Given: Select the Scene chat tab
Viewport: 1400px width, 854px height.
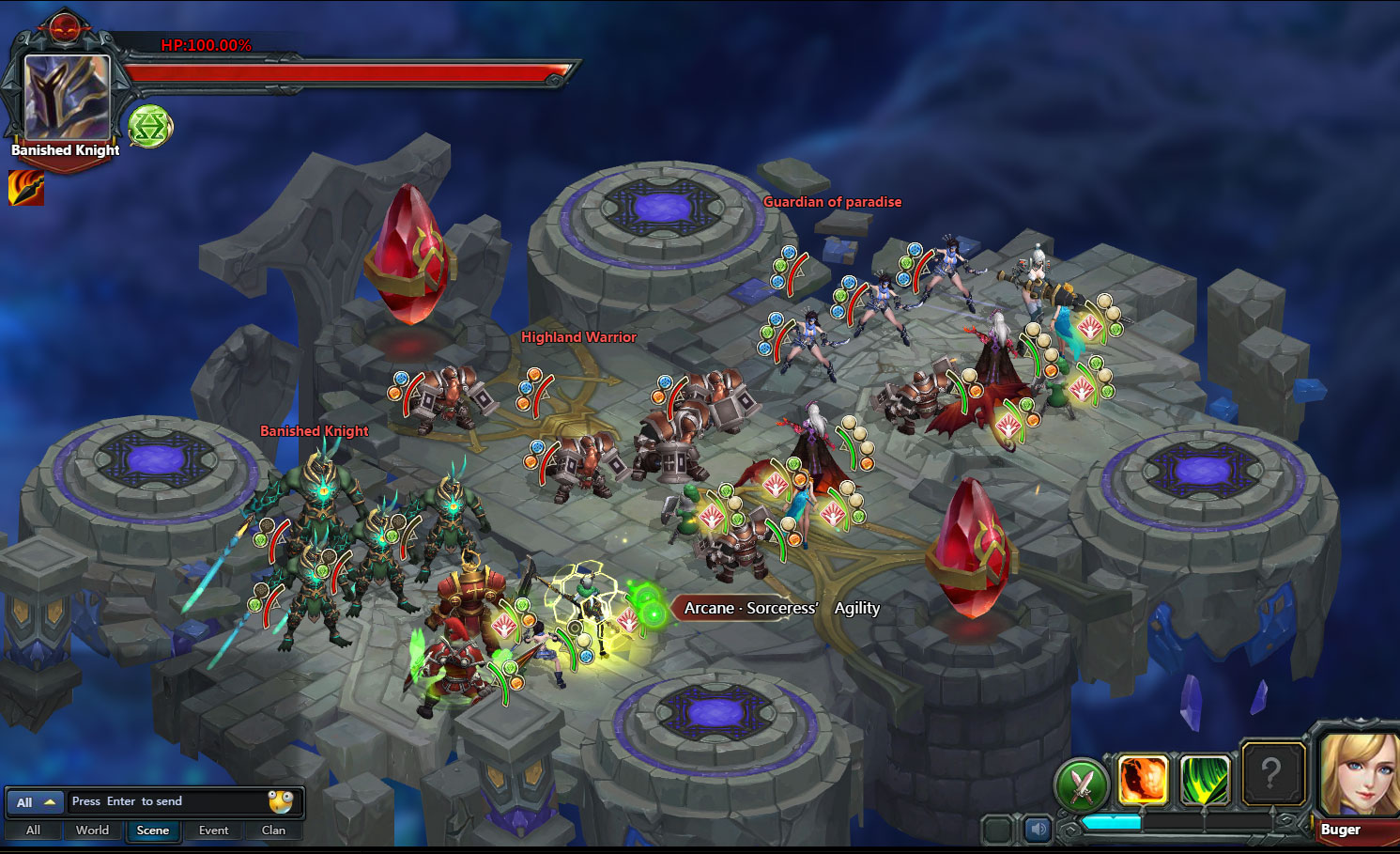Looking at the screenshot, I should pyautogui.click(x=153, y=831).
